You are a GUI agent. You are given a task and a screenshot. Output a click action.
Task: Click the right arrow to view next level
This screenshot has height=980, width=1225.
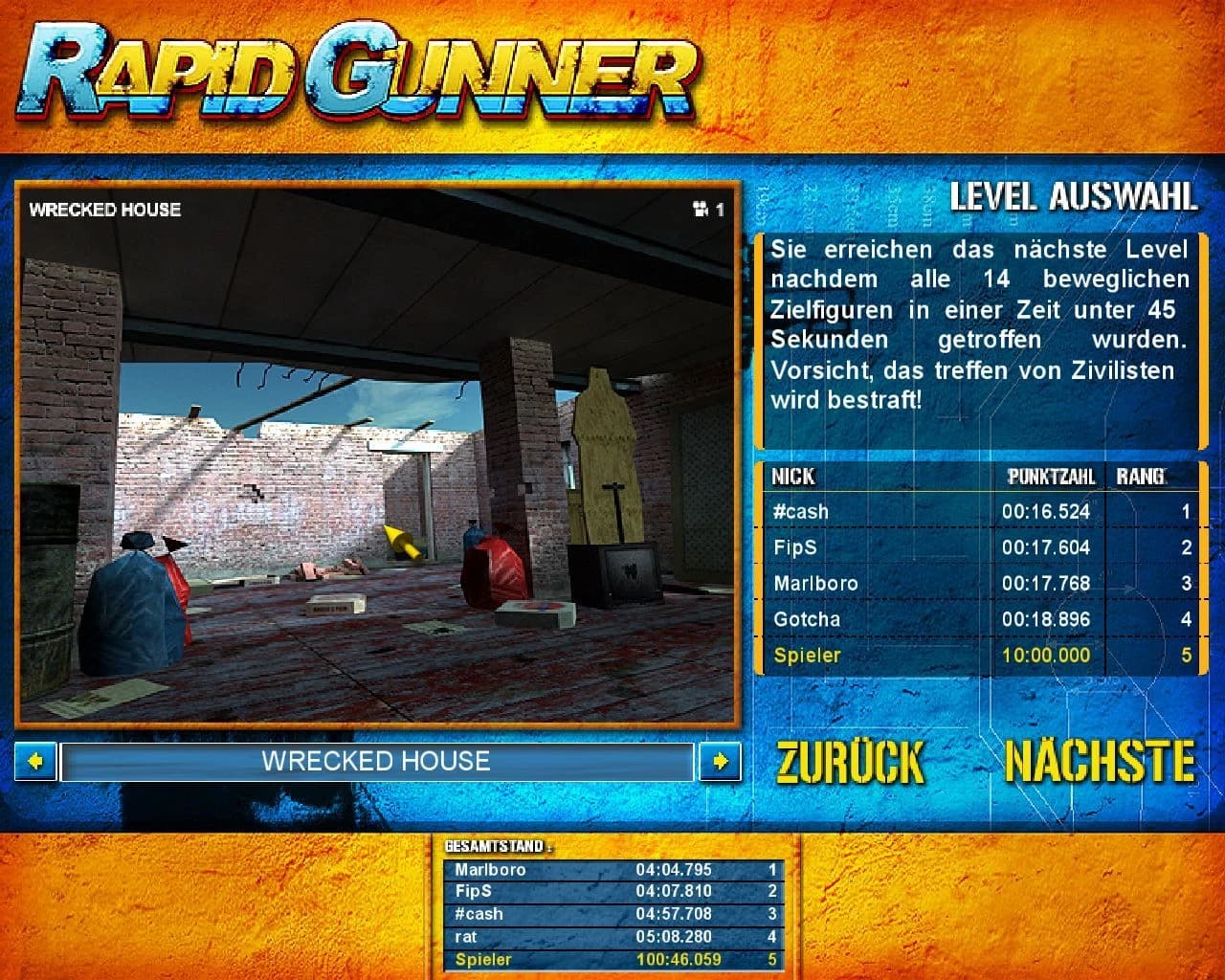click(721, 762)
